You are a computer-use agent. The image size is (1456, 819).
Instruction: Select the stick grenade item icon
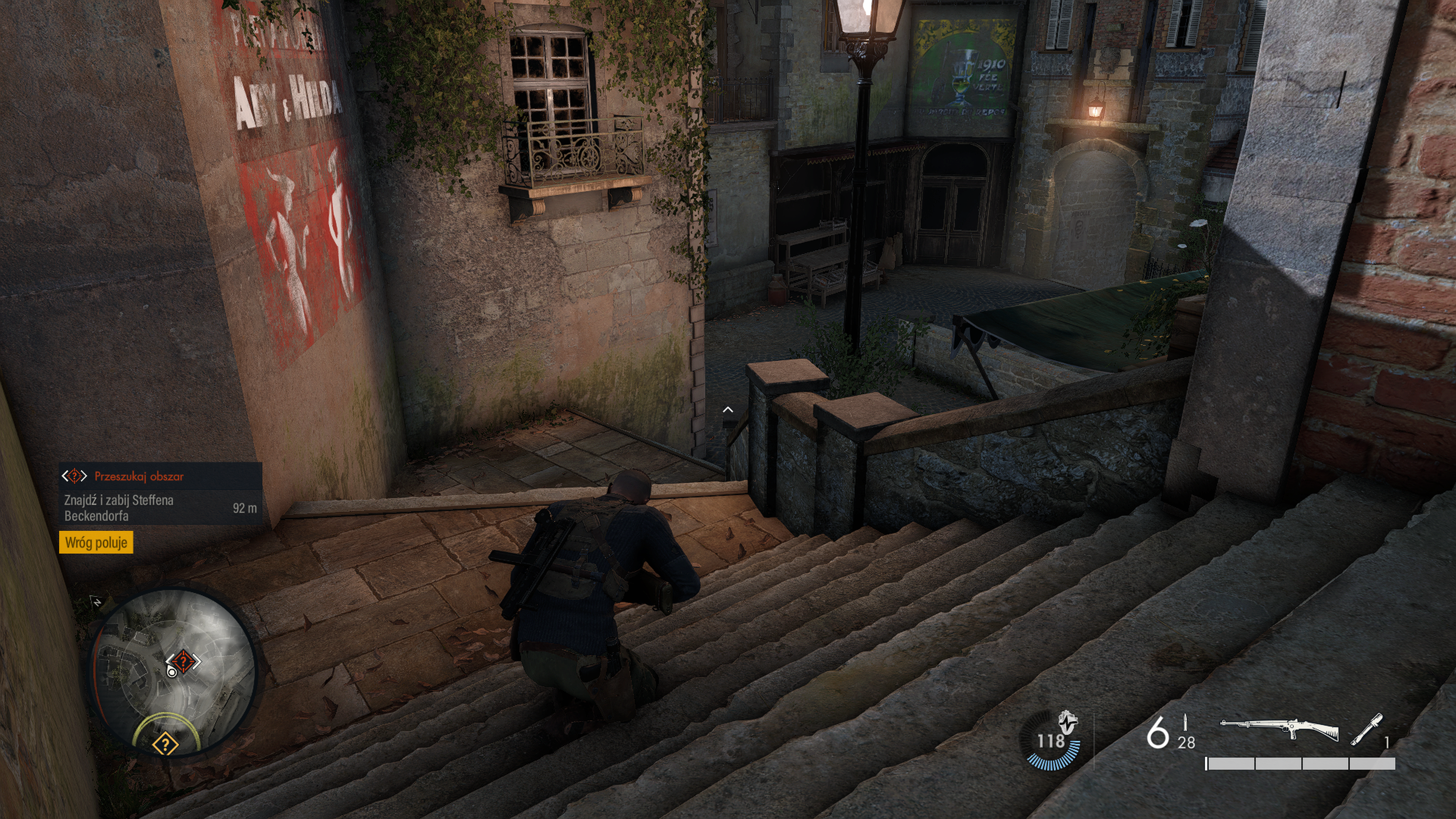pos(1367,730)
